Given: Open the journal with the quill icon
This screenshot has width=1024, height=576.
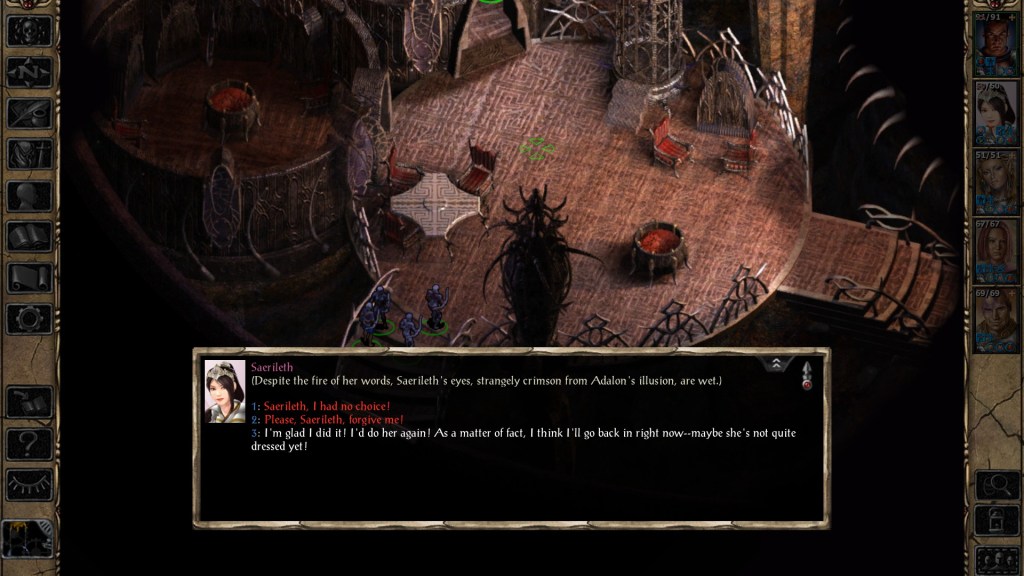Looking at the screenshot, I should pyautogui.click(x=29, y=113).
